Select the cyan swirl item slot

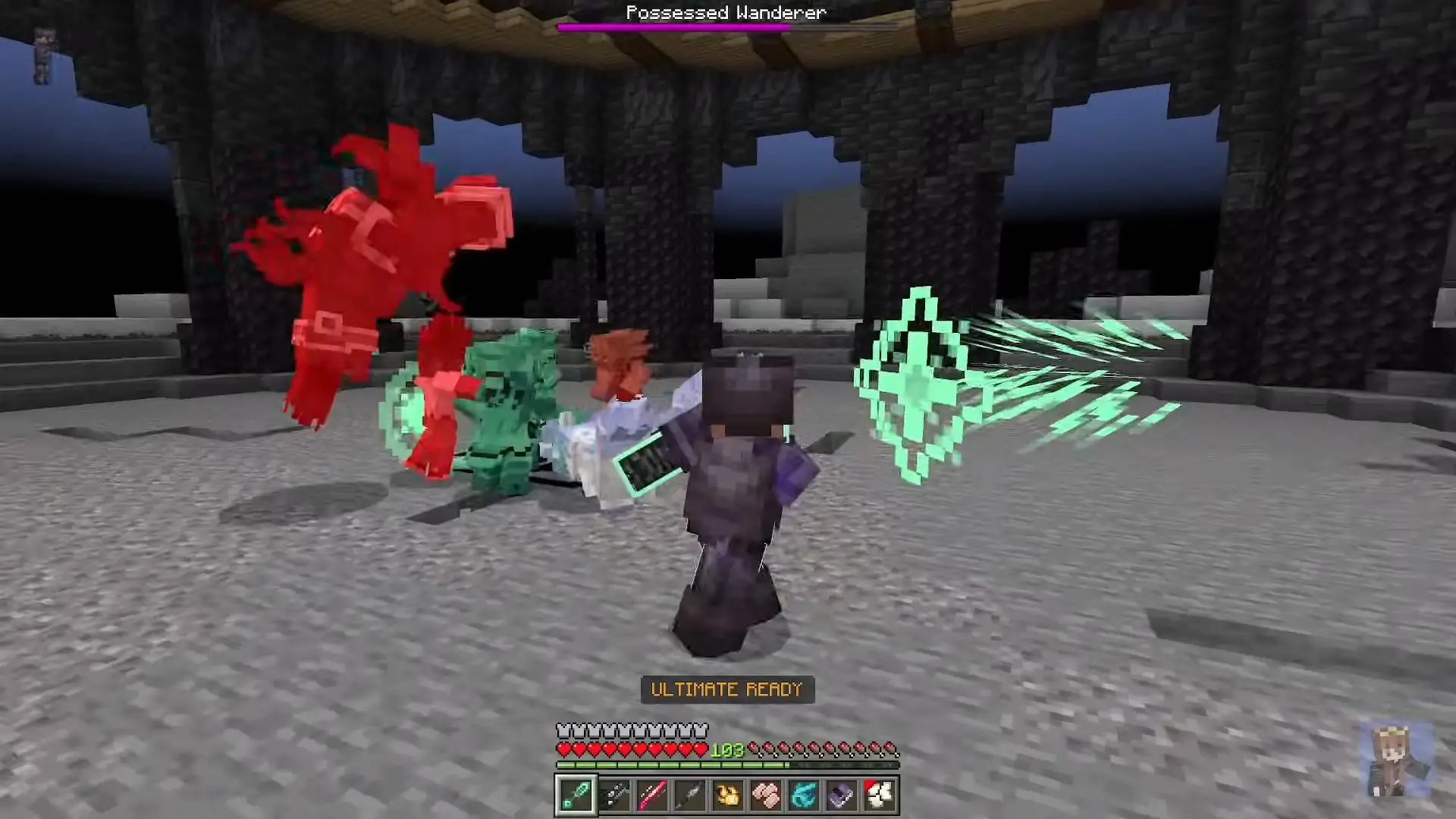pyautogui.click(x=804, y=795)
